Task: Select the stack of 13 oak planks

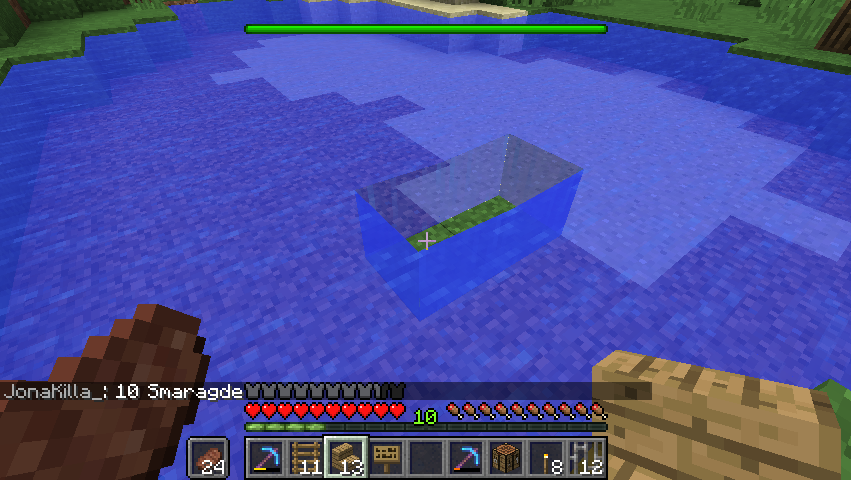Action: click(345, 458)
